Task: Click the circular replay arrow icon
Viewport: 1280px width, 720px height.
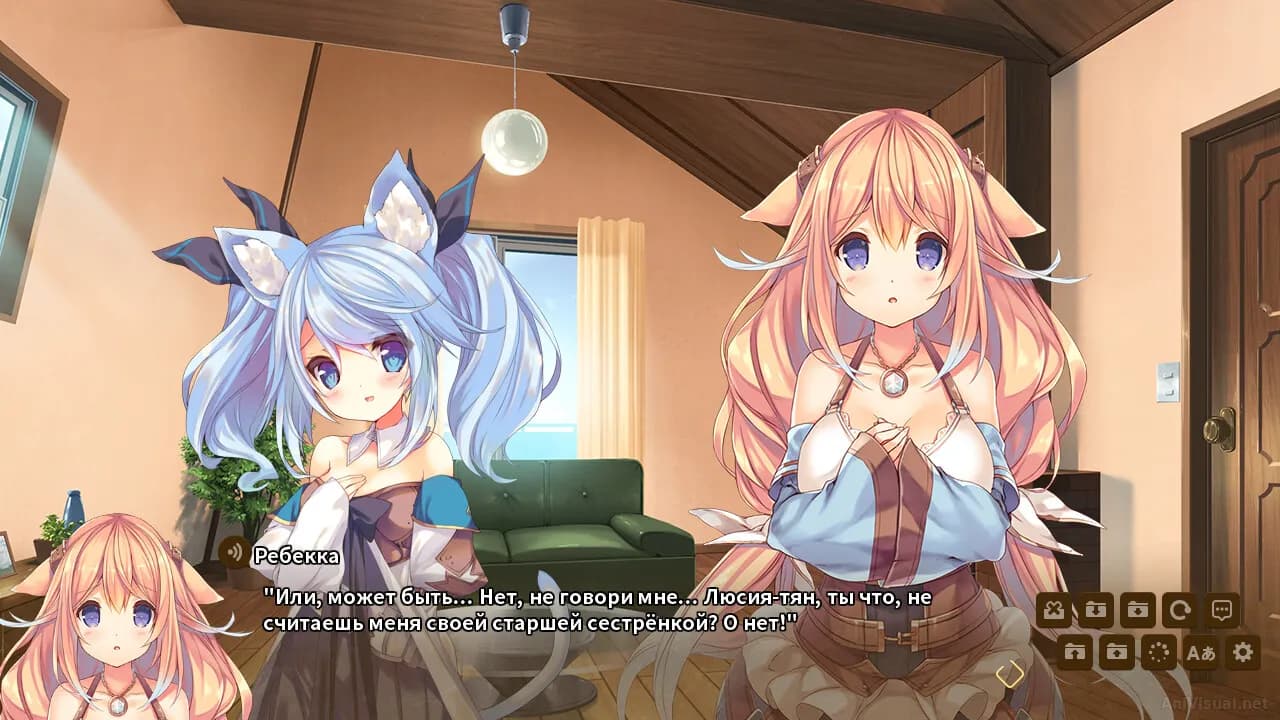Action: point(1180,608)
